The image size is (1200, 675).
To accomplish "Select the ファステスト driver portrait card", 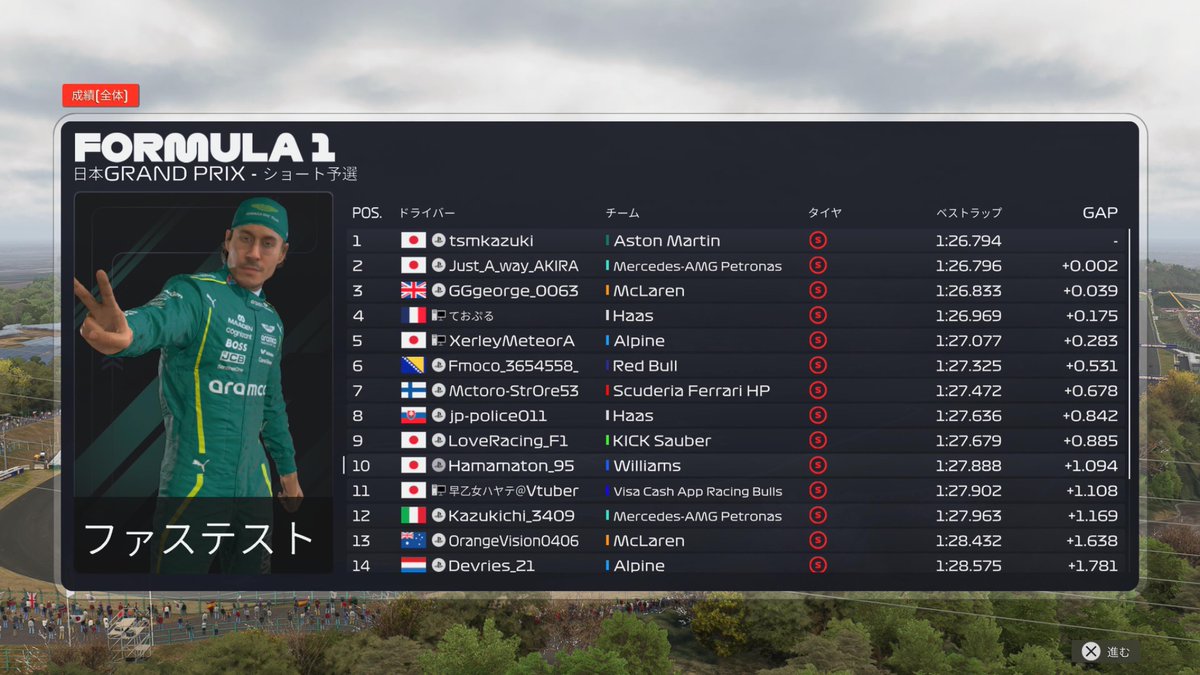I will click(203, 383).
